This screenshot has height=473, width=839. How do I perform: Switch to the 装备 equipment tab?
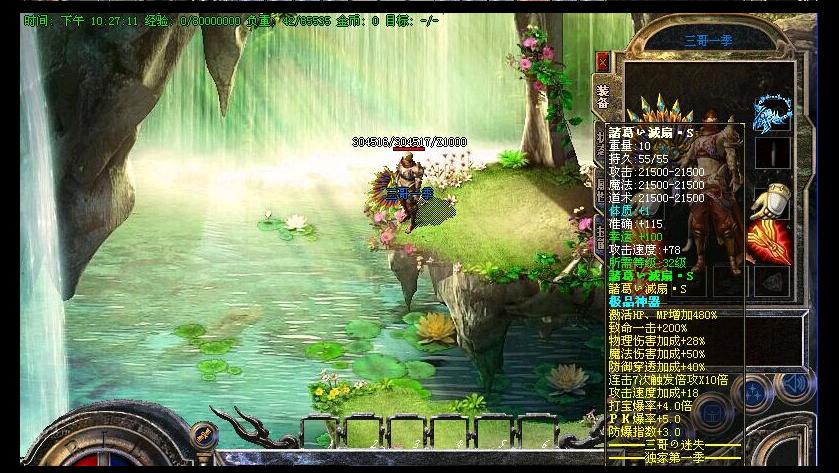coord(603,96)
